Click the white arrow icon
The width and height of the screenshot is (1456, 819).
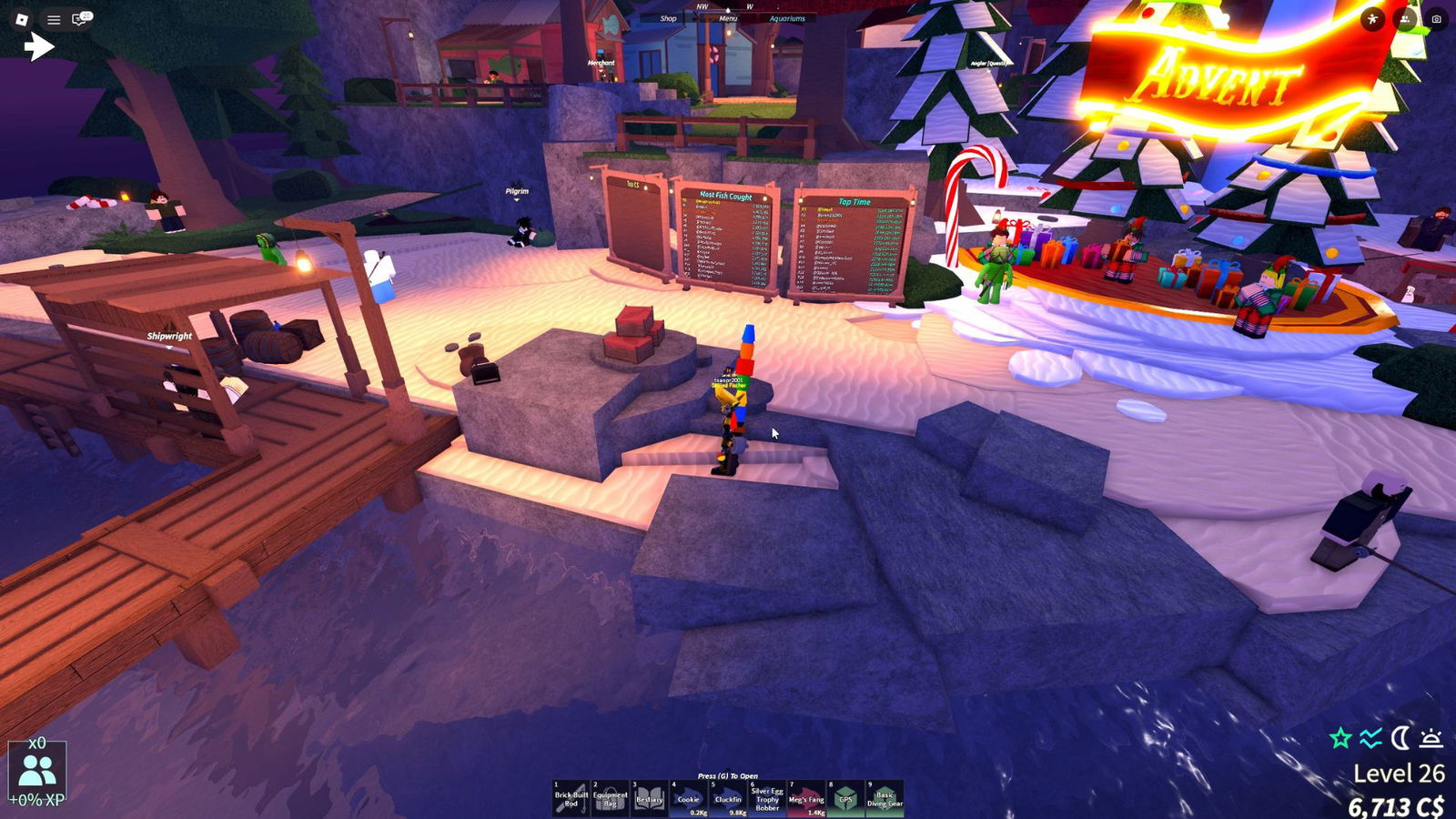39,46
